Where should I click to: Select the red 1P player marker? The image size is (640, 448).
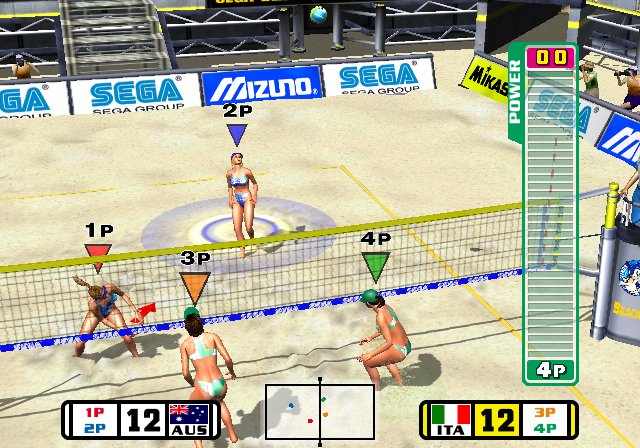[97, 251]
